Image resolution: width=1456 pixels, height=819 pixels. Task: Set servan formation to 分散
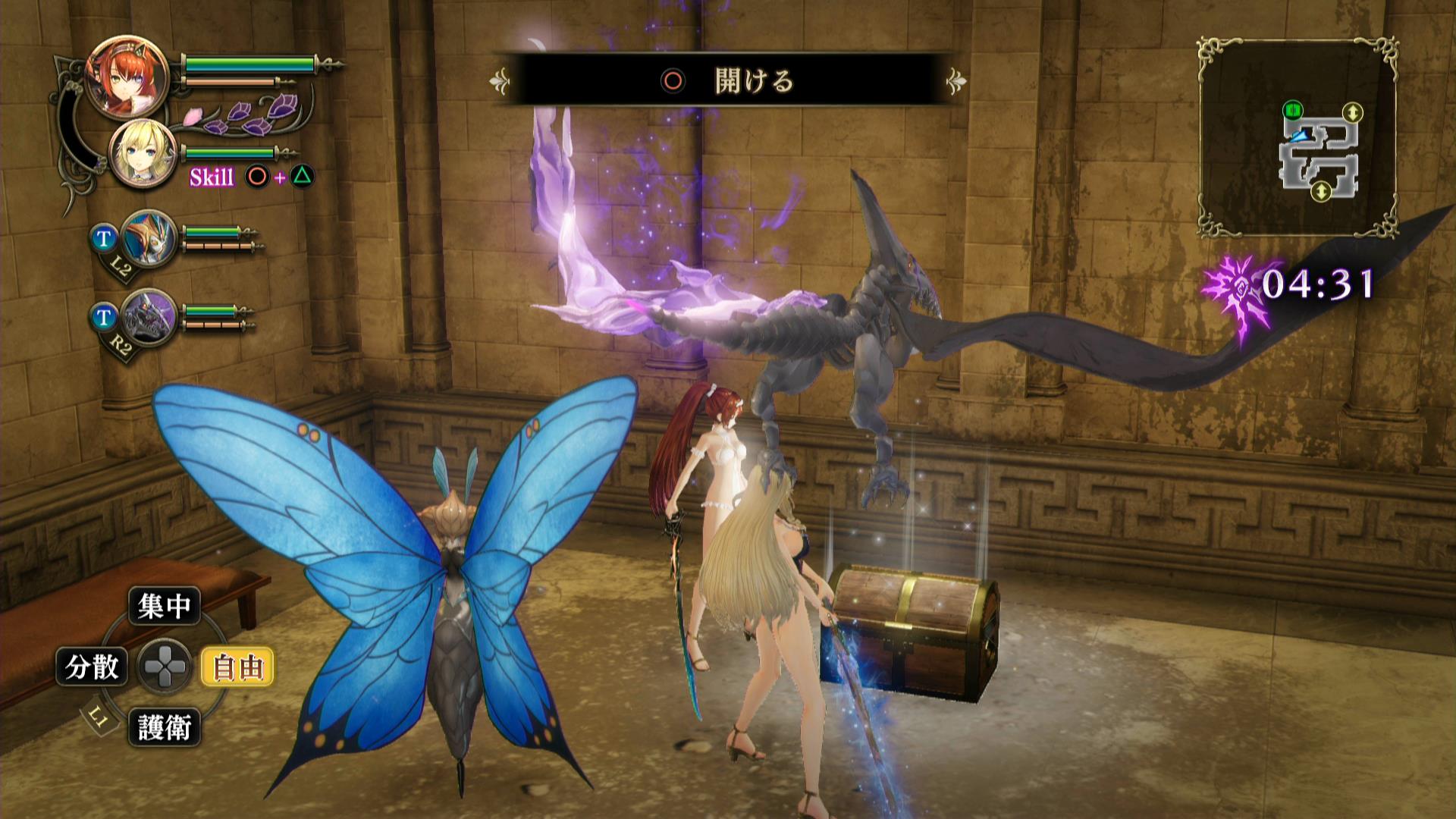pos(93,667)
